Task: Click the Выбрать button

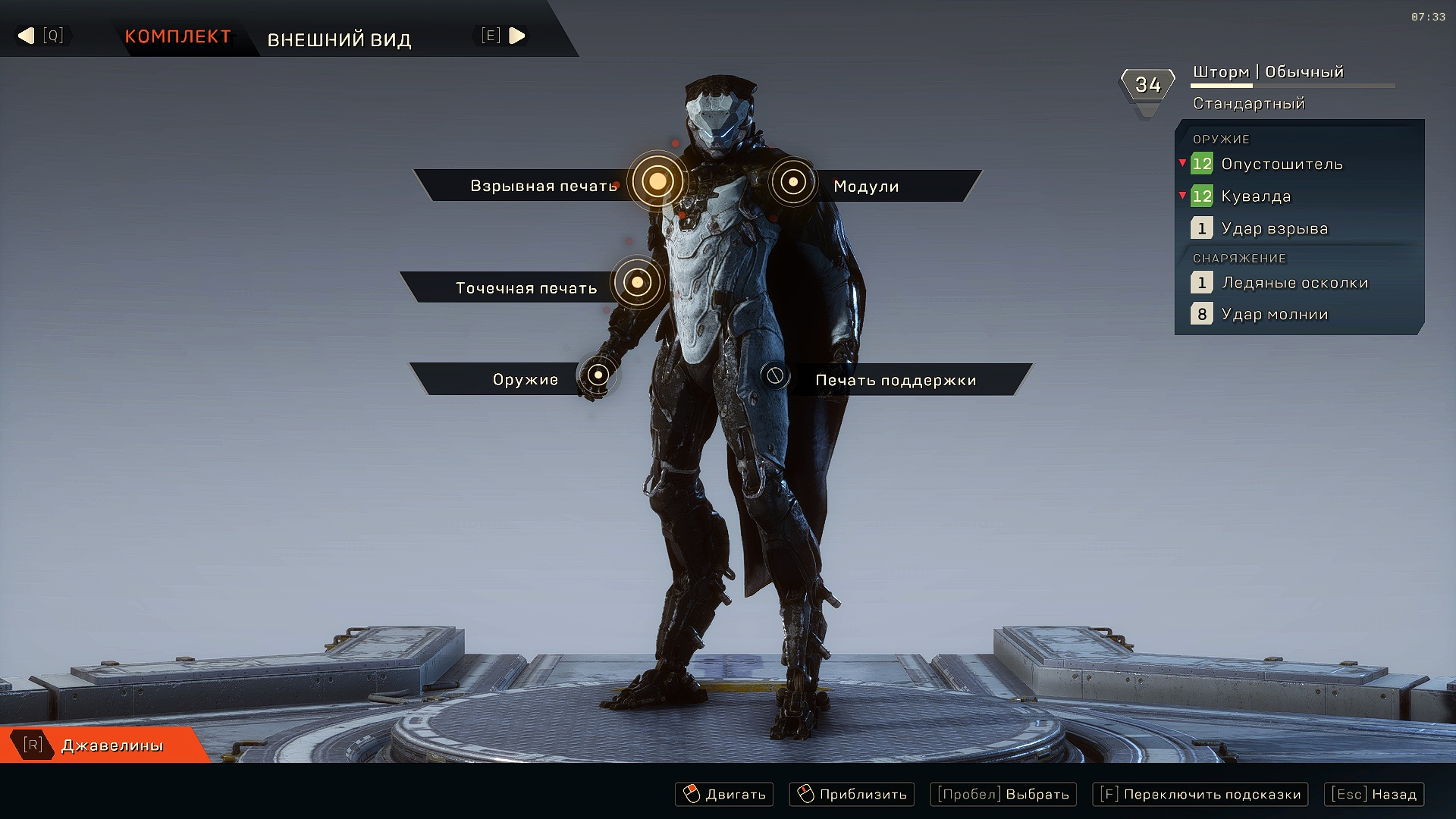Action: click(1003, 794)
